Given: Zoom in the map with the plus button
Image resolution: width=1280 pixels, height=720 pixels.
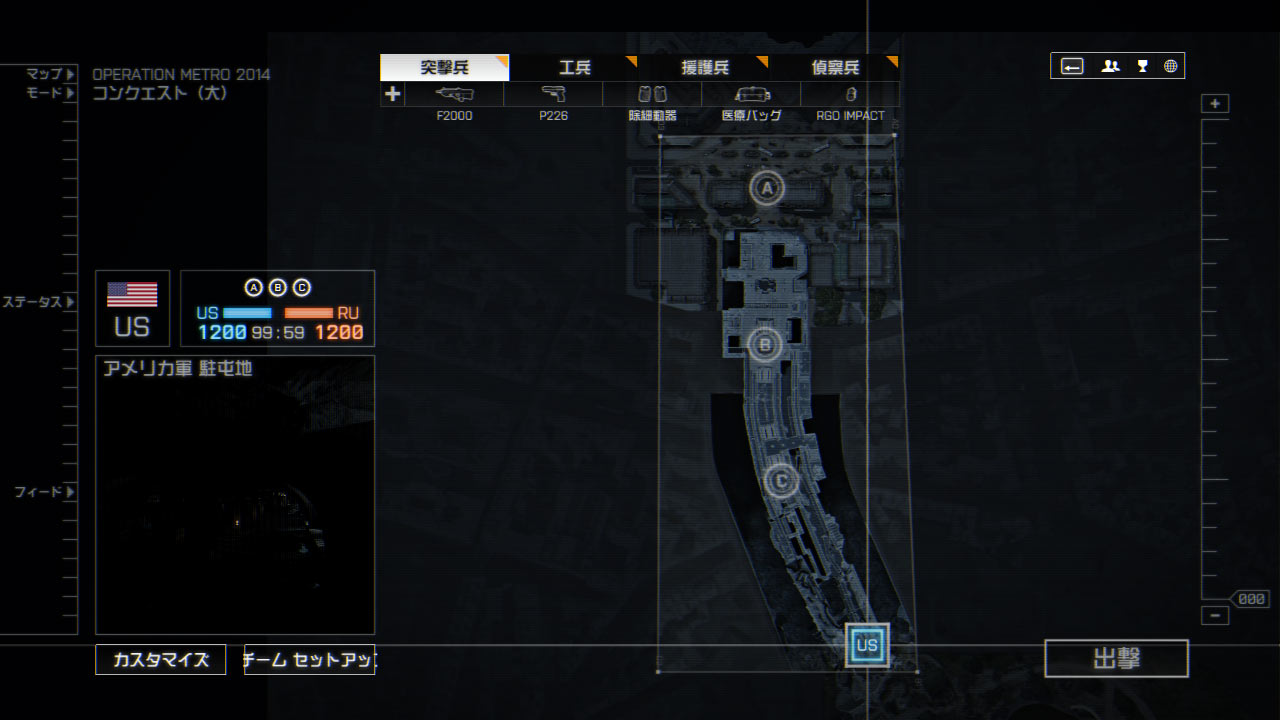Looking at the screenshot, I should point(1215,104).
